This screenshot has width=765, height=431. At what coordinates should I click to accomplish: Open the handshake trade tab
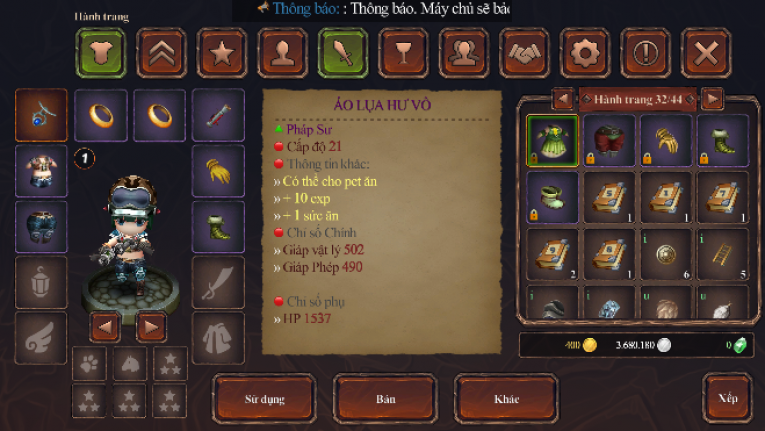pyautogui.click(x=524, y=53)
